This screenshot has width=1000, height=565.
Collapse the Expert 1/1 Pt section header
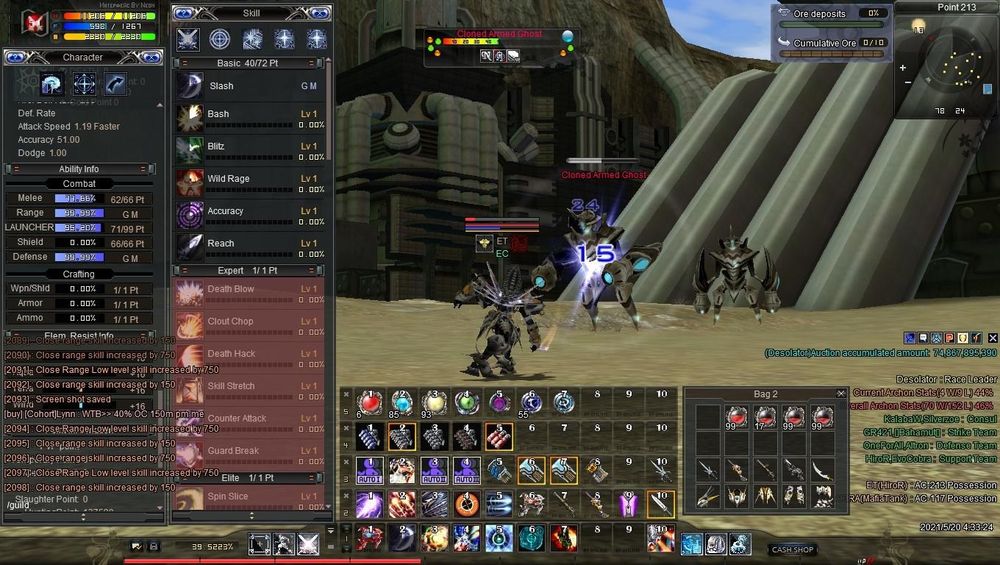click(250, 270)
